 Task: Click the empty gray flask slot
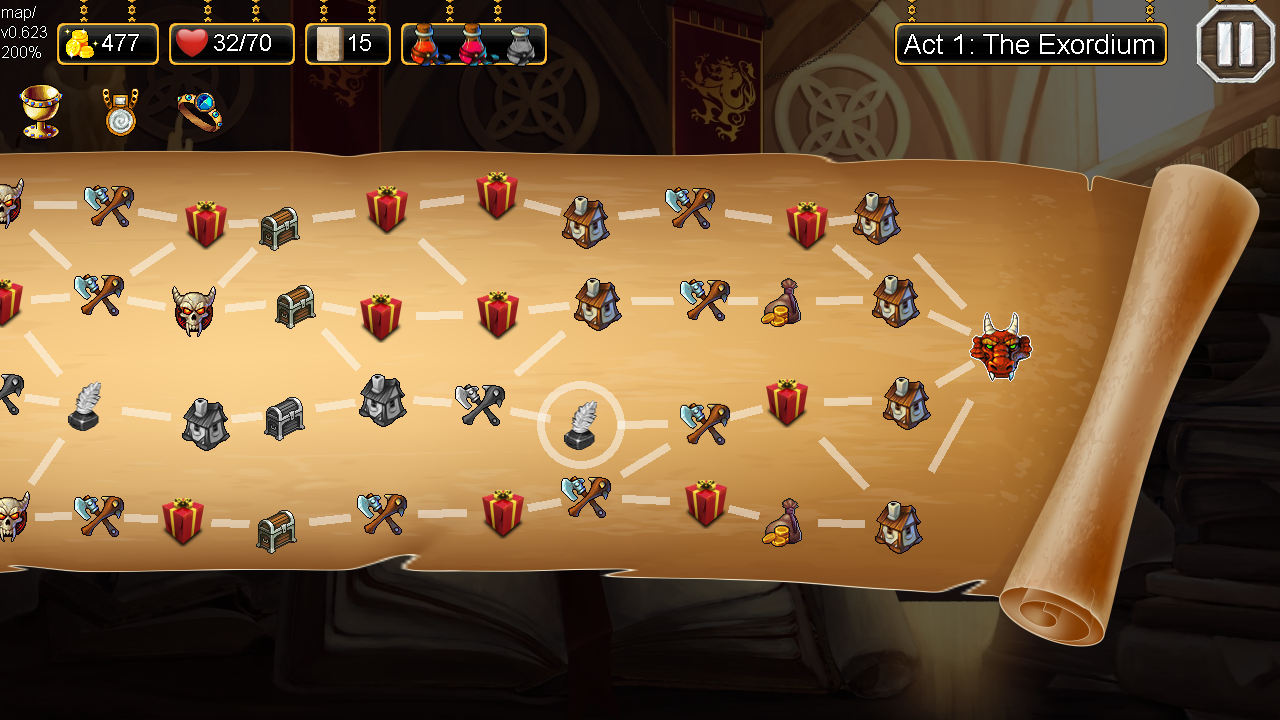[x=519, y=44]
